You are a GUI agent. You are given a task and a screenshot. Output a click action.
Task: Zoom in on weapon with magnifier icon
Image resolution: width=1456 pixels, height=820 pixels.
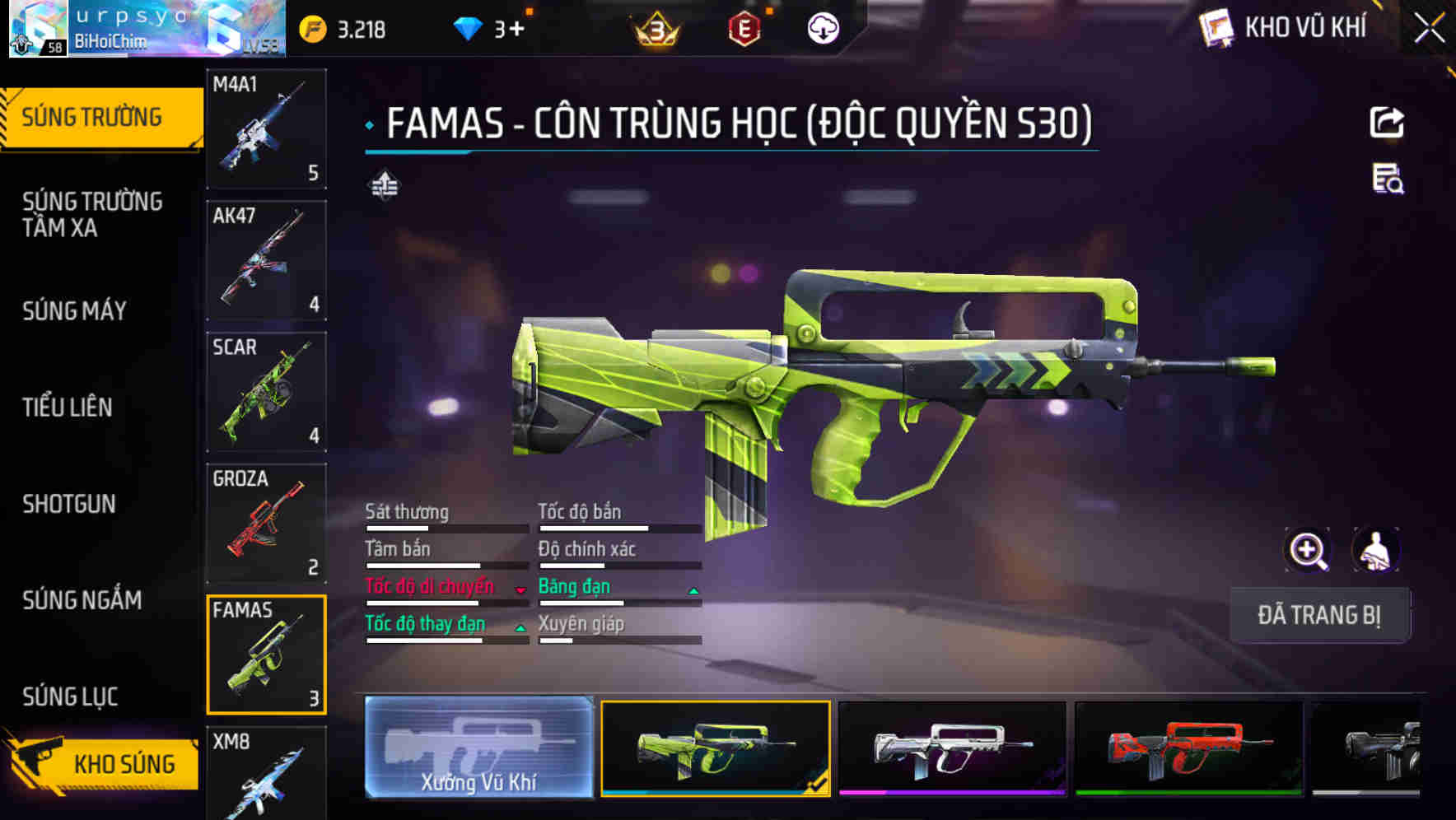[x=1307, y=551]
